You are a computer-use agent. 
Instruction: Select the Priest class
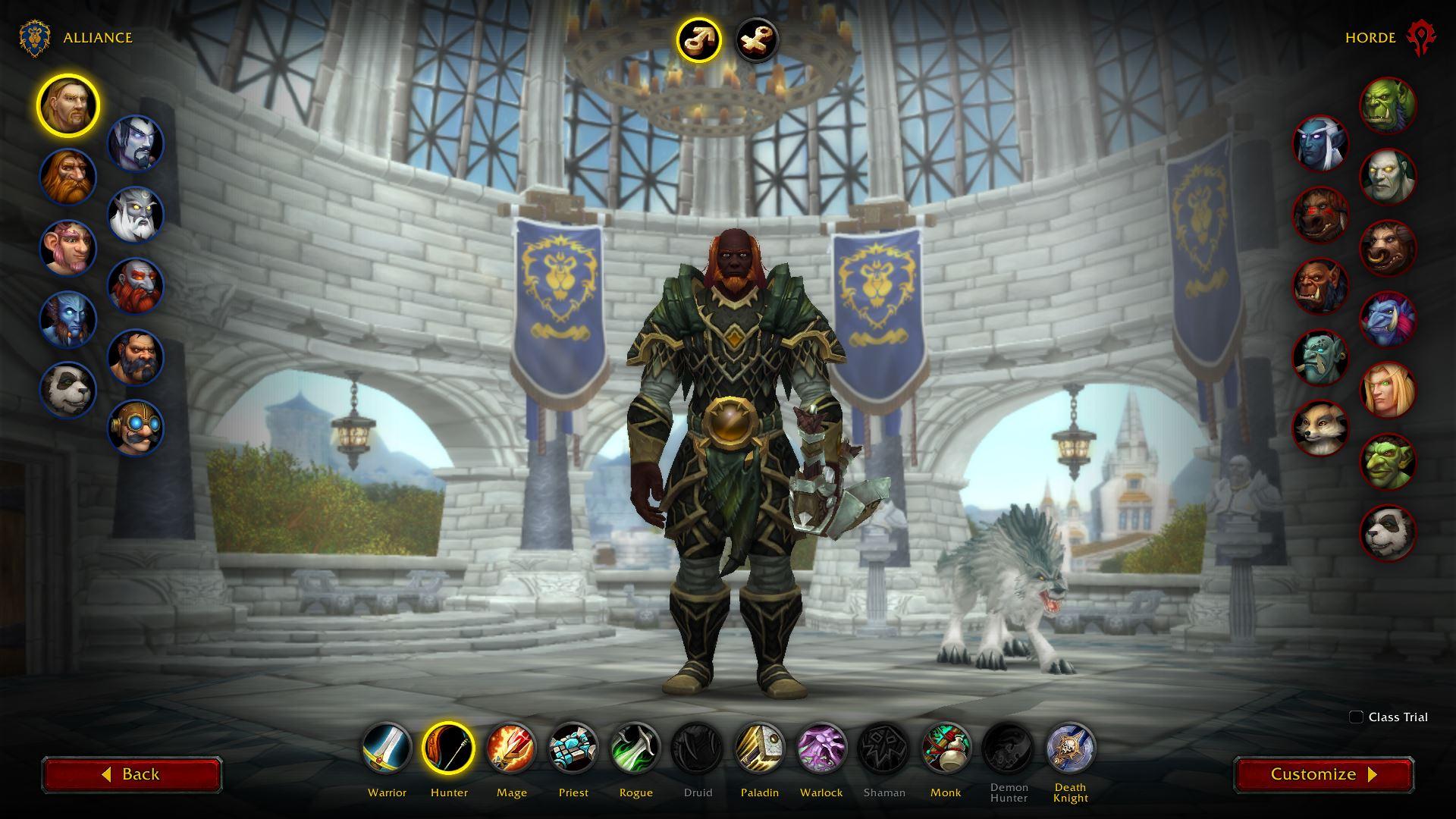coord(573,748)
